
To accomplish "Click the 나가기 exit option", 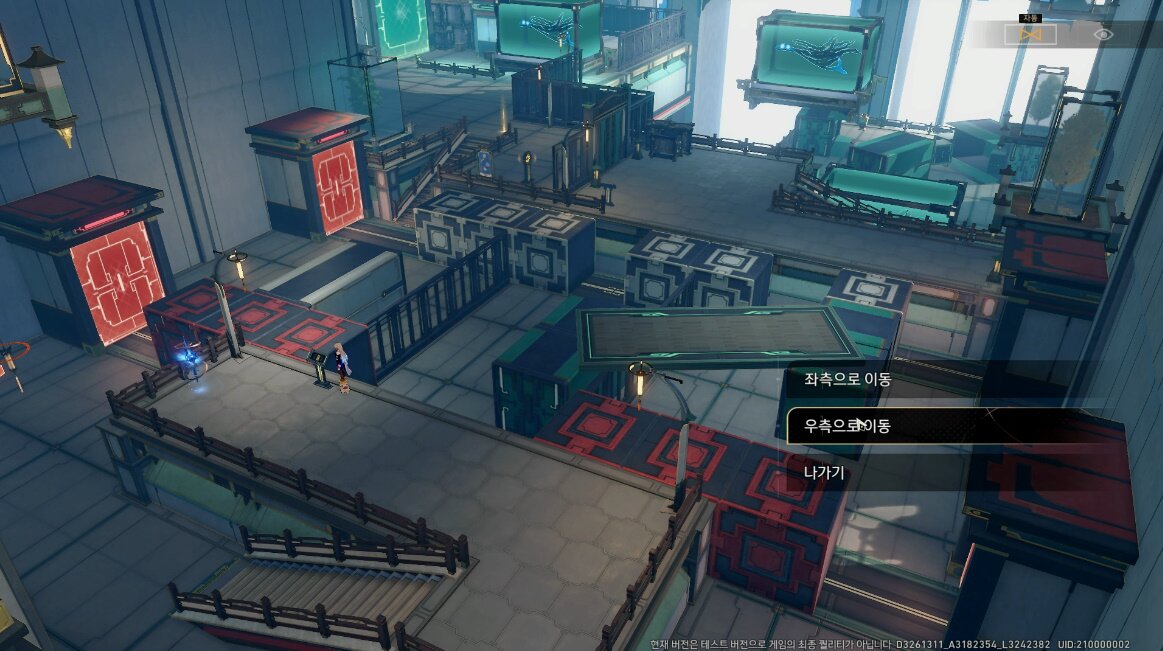I will point(826,472).
